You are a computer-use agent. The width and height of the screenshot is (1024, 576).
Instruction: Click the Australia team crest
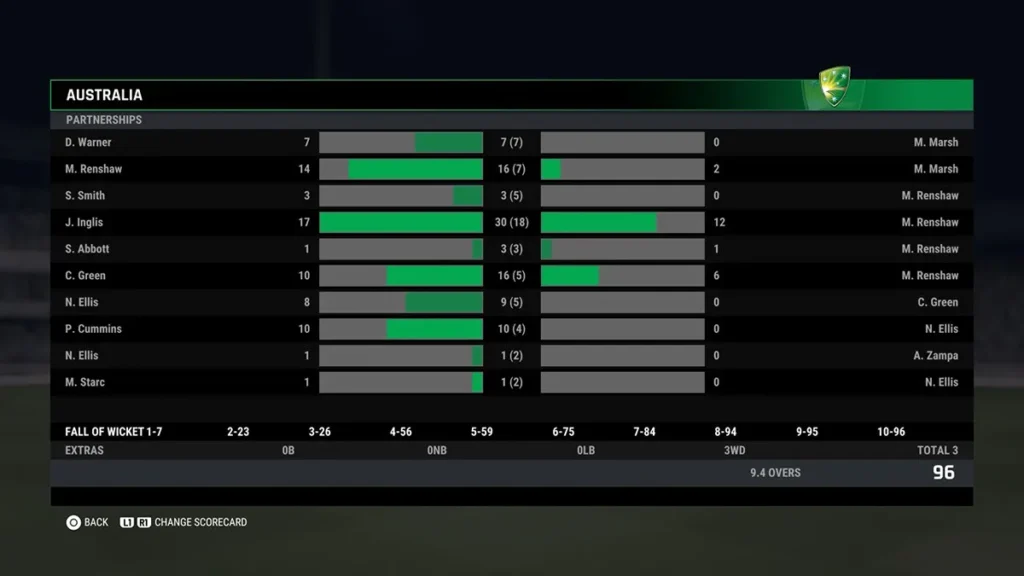834,87
